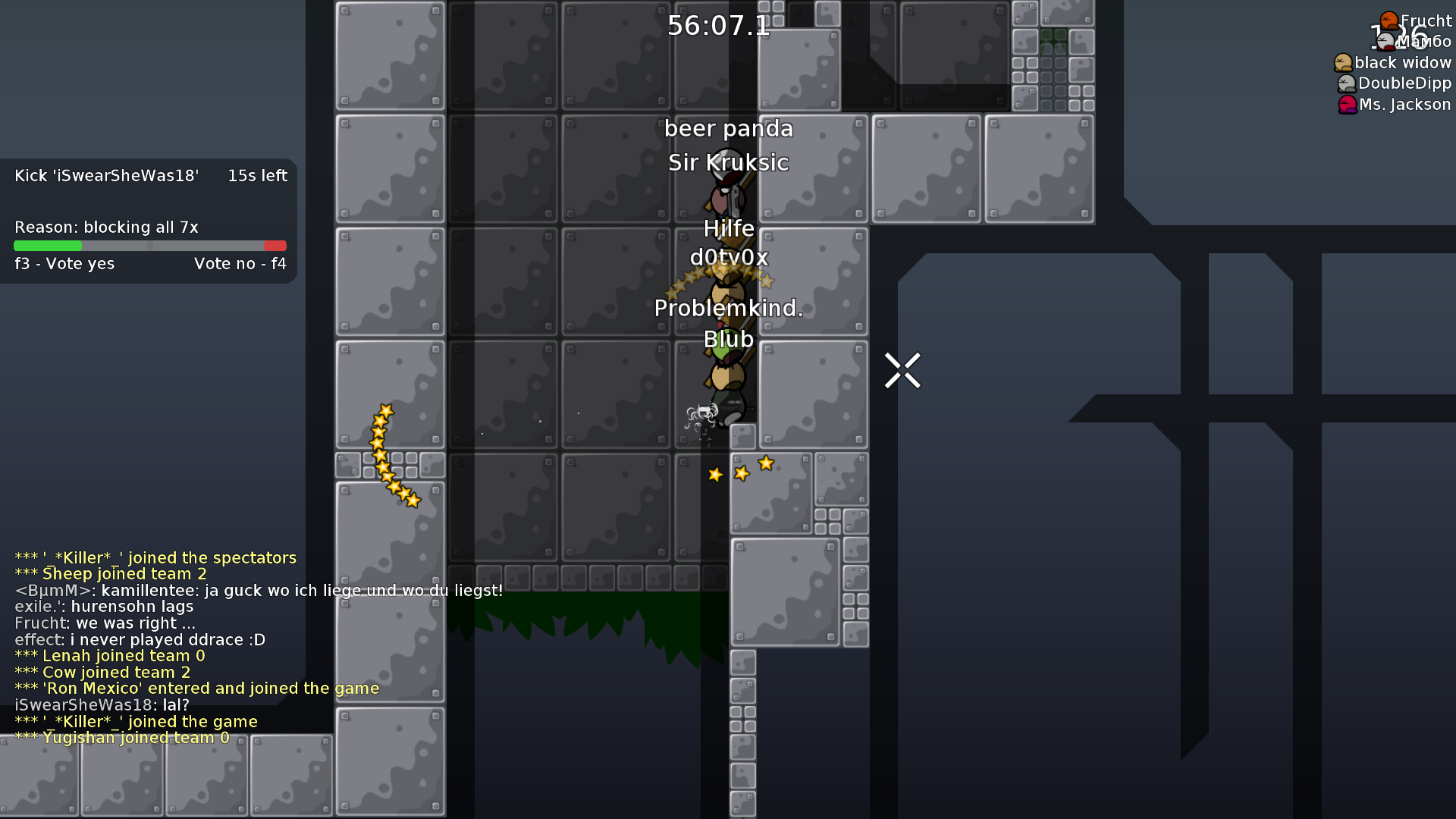The height and width of the screenshot is (819, 1456).
Task: Click the gun-holding tee under Sir Kruksic
Action: (x=726, y=196)
